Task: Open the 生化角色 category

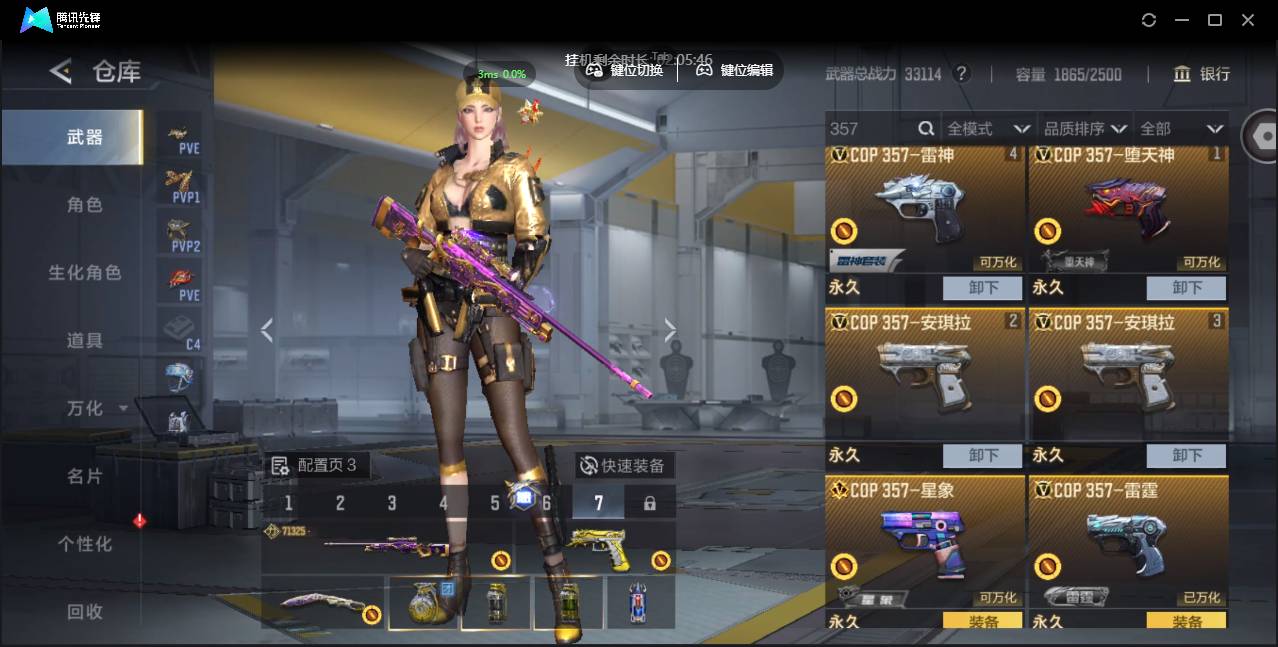Action: (85, 273)
